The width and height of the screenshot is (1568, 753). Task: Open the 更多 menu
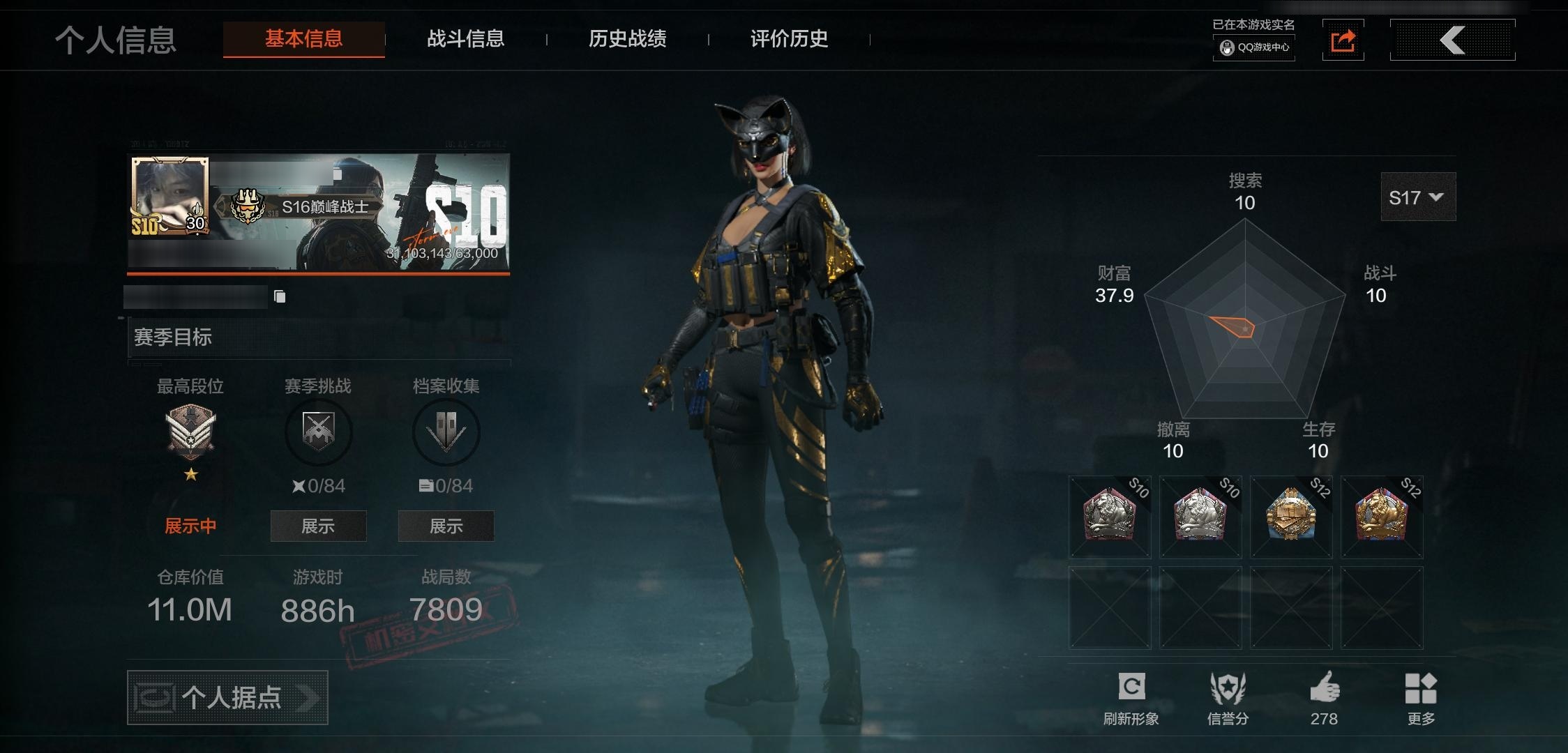click(1421, 698)
